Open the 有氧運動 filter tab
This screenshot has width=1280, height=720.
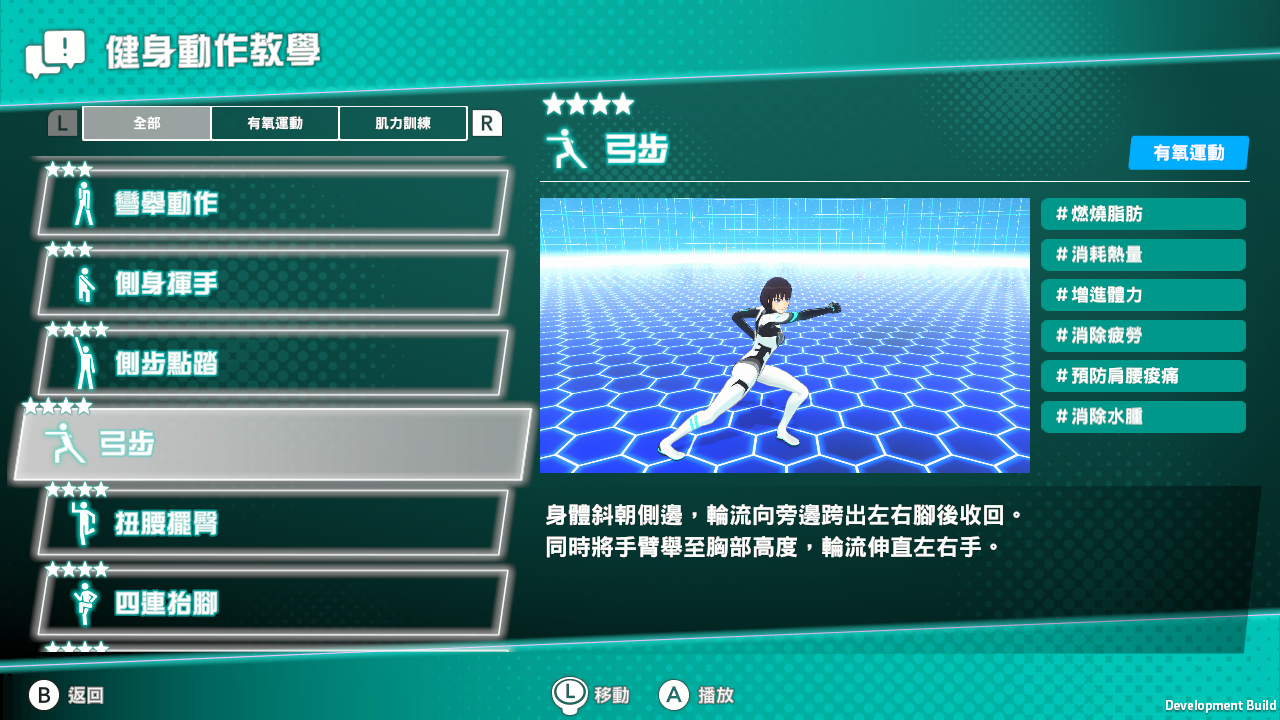click(274, 122)
